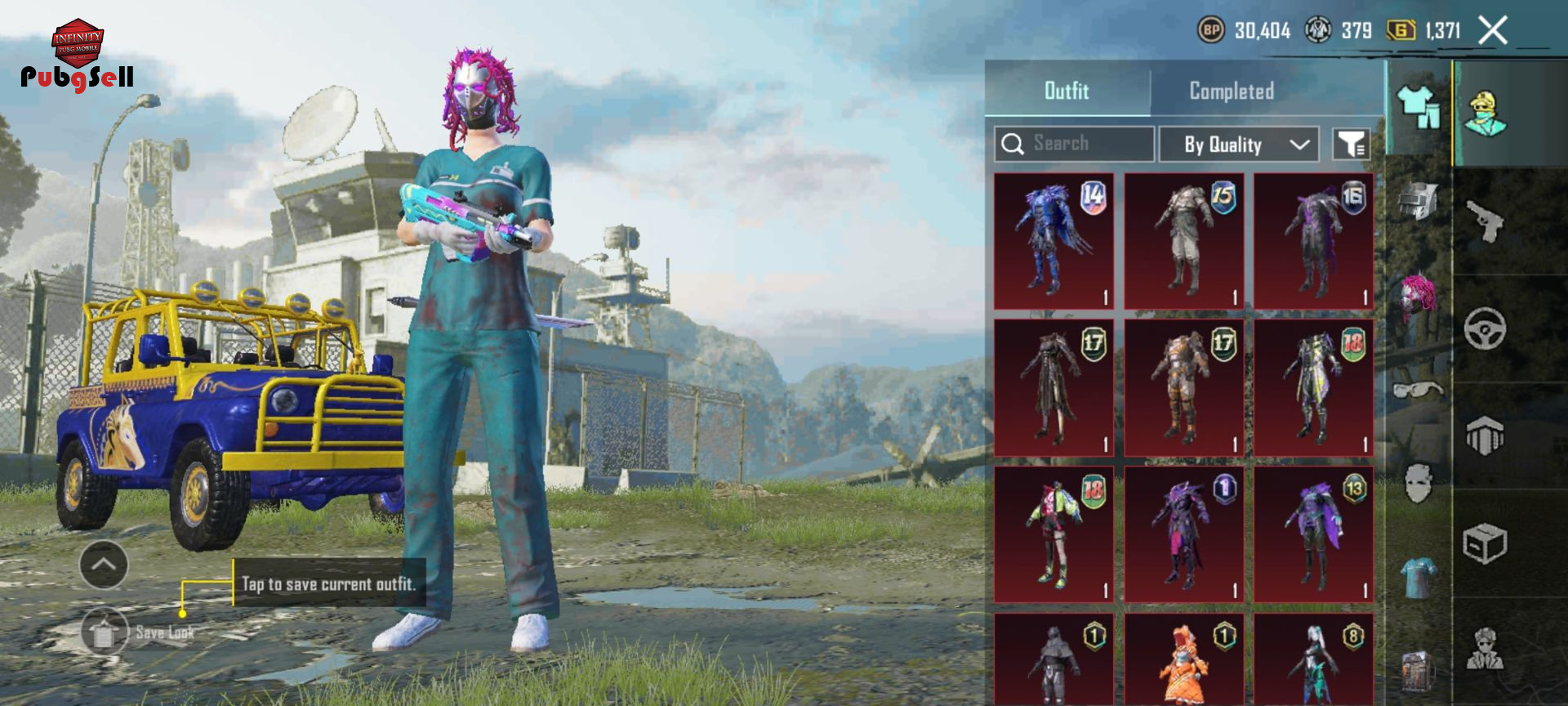Select the blue winged outfit numbered 14

pyautogui.click(x=1053, y=242)
